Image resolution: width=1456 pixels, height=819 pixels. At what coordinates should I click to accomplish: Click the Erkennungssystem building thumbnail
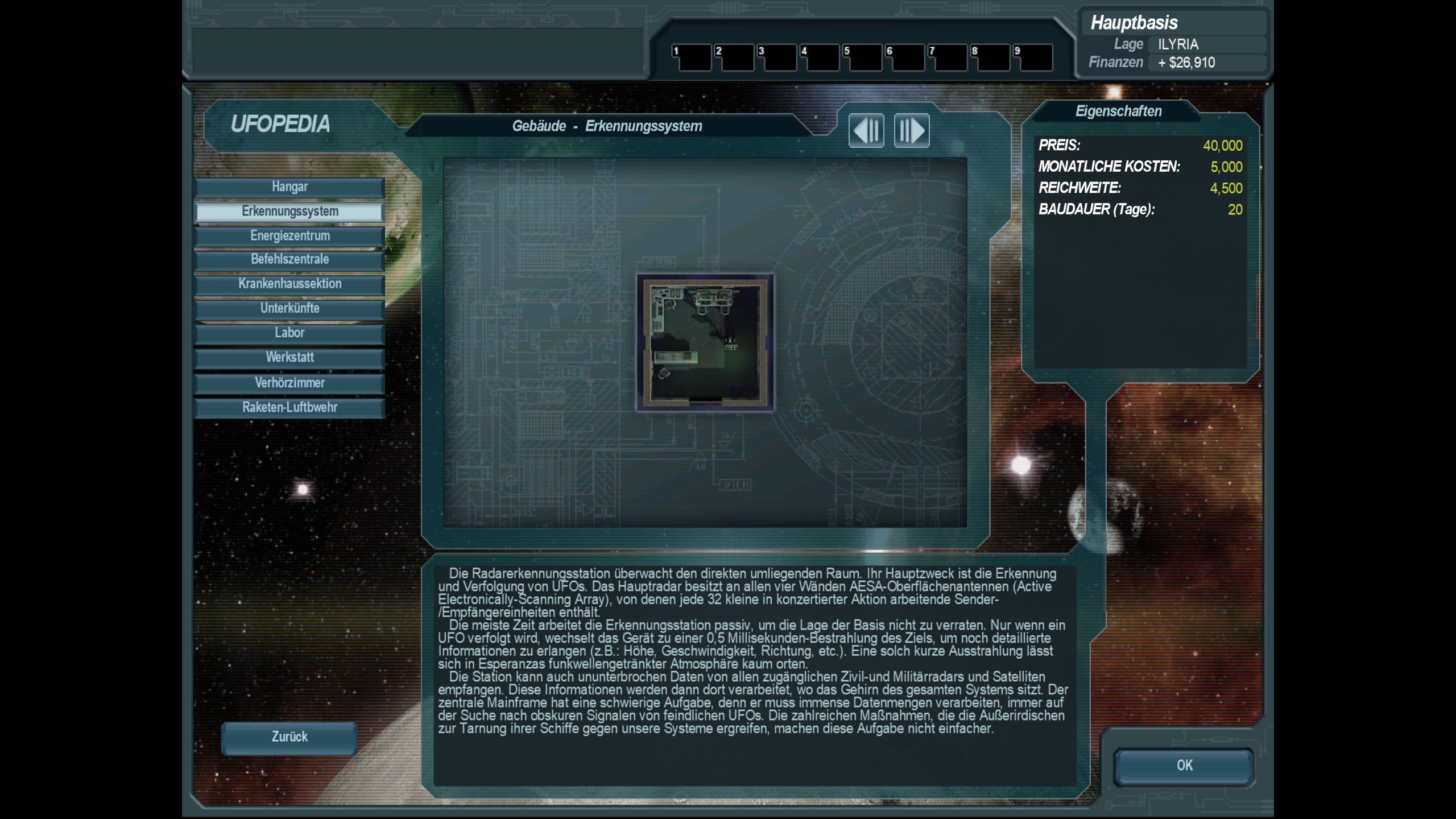(705, 342)
